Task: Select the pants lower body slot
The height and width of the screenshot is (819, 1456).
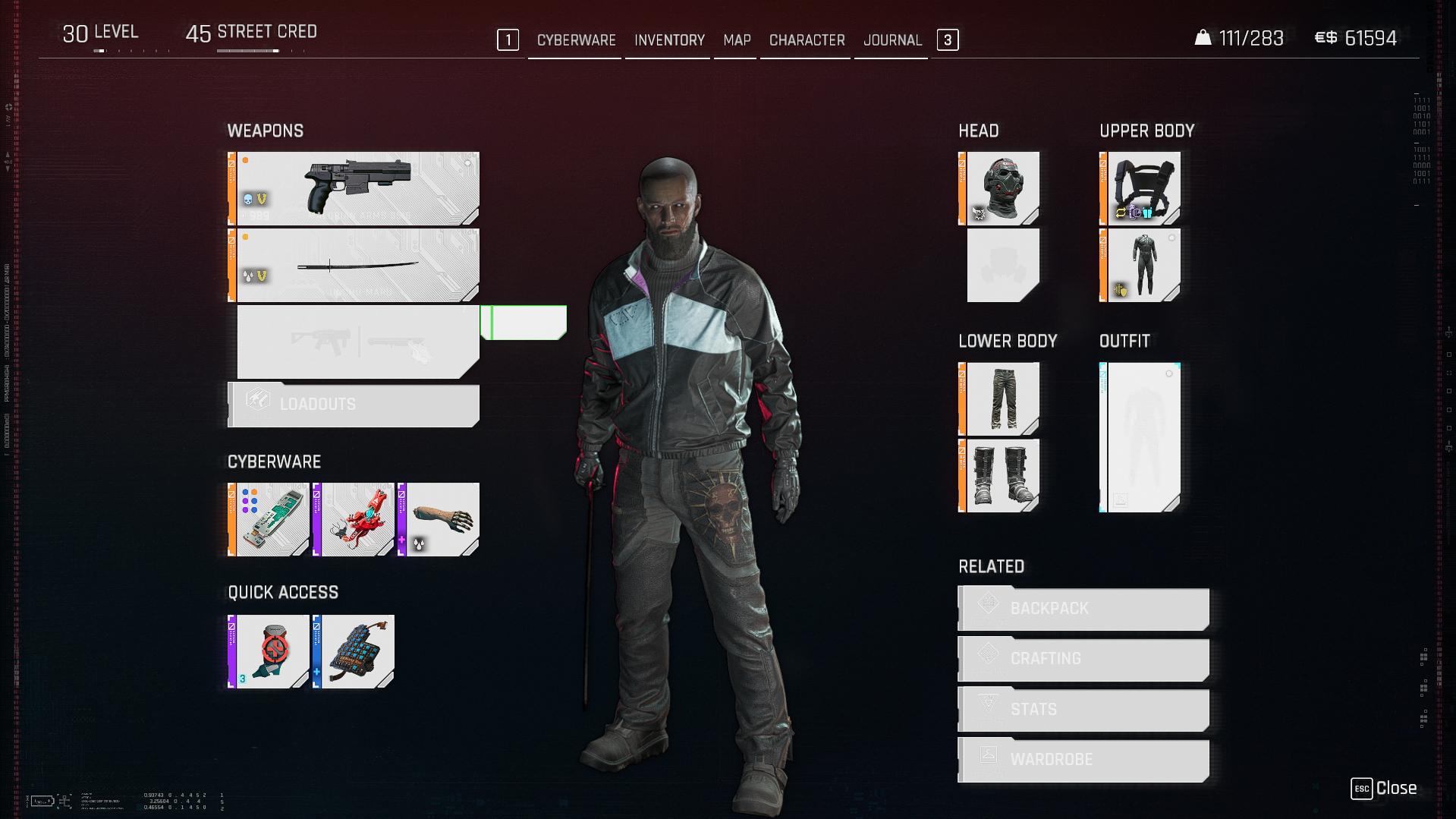Action: [1001, 398]
